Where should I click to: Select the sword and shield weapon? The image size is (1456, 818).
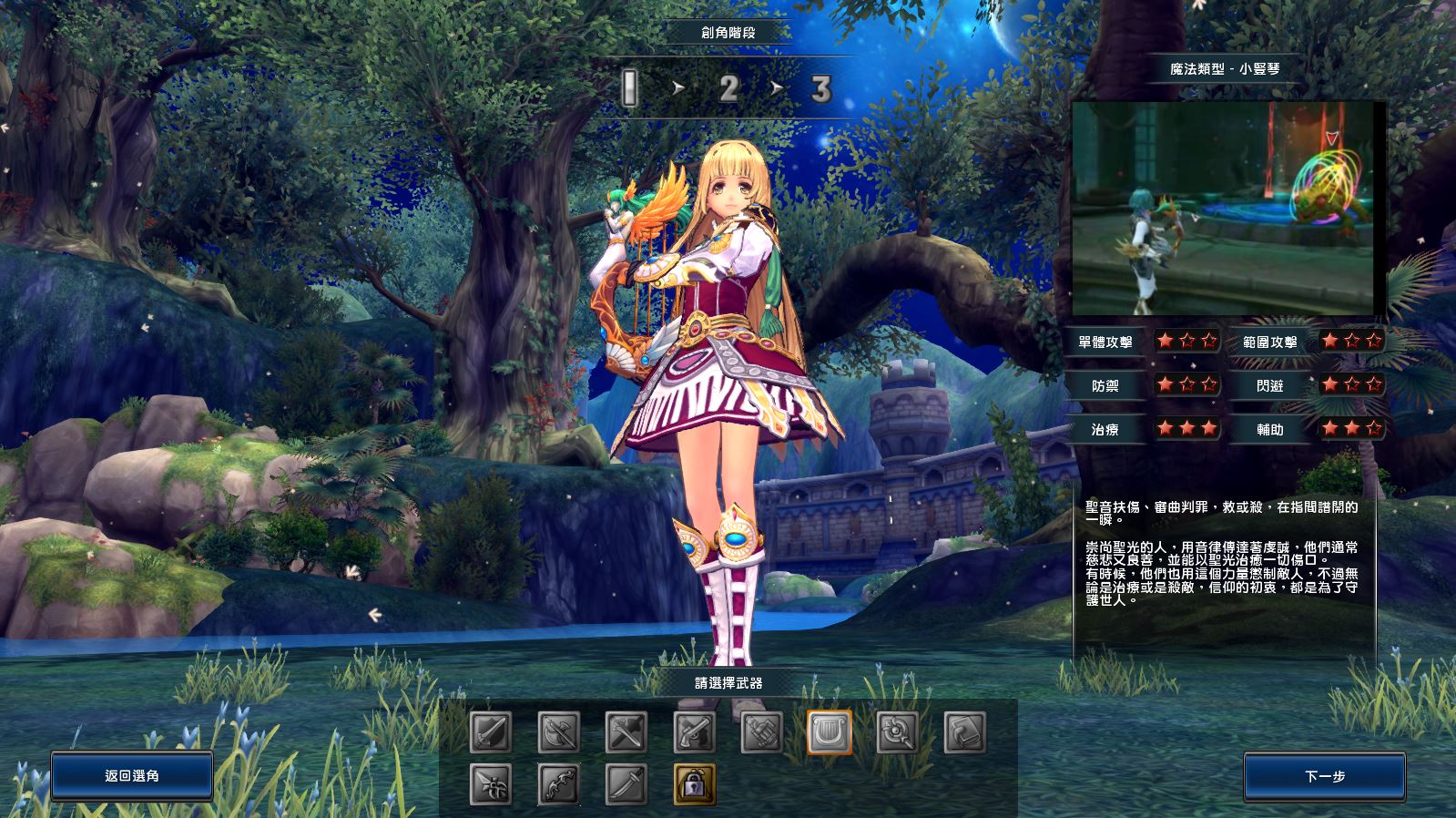(x=491, y=731)
